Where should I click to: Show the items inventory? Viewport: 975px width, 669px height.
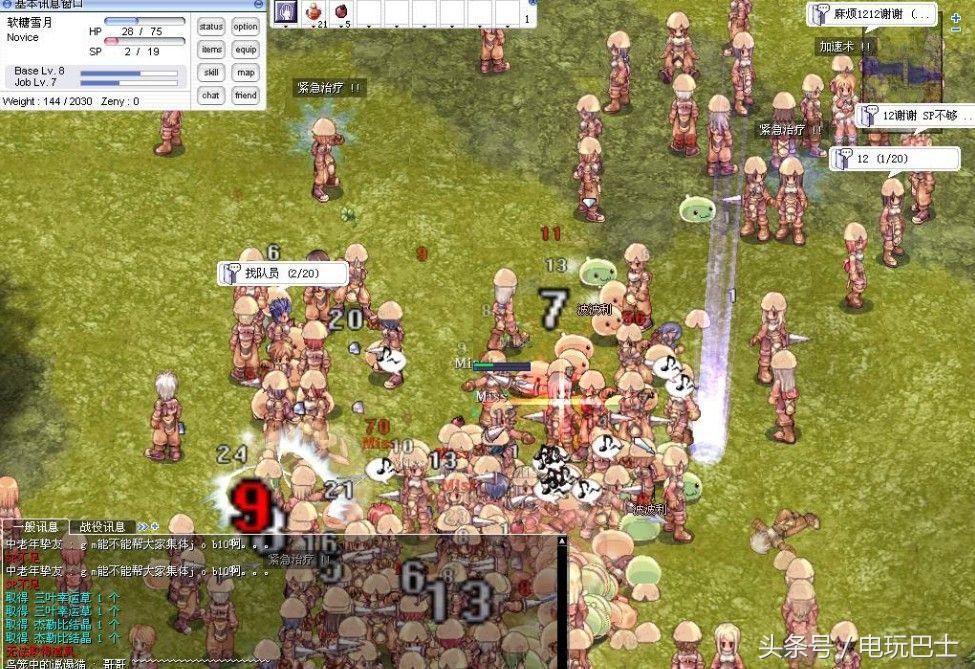[x=211, y=50]
